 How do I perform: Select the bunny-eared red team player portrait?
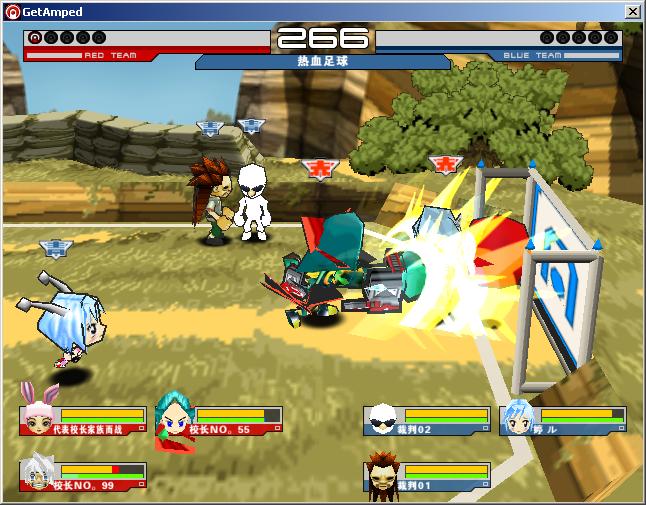pyautogui.click(x=41, y=409)
